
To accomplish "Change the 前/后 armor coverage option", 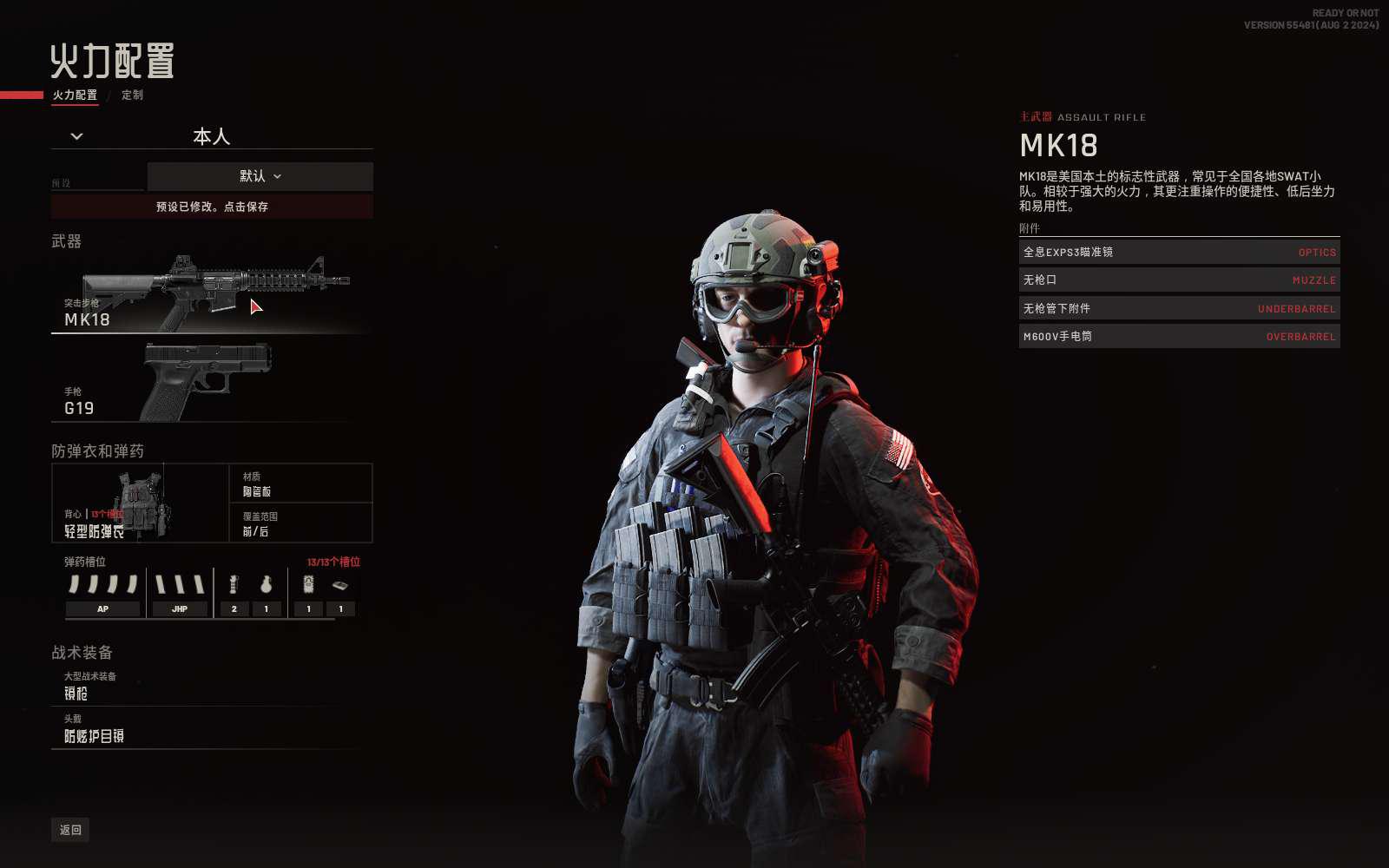I will (x=300, y=523).
